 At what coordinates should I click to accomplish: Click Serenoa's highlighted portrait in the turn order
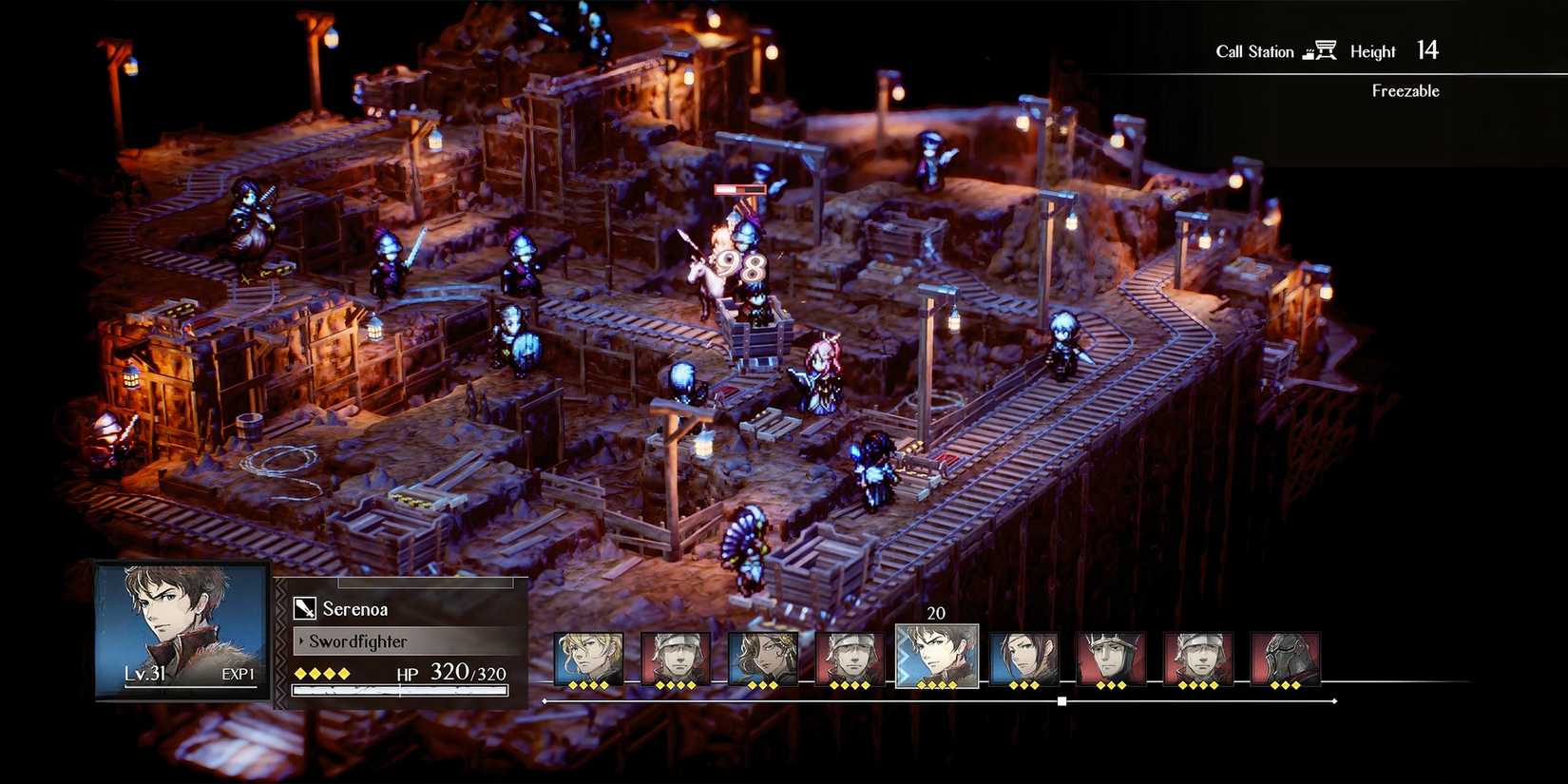(936, 656)
